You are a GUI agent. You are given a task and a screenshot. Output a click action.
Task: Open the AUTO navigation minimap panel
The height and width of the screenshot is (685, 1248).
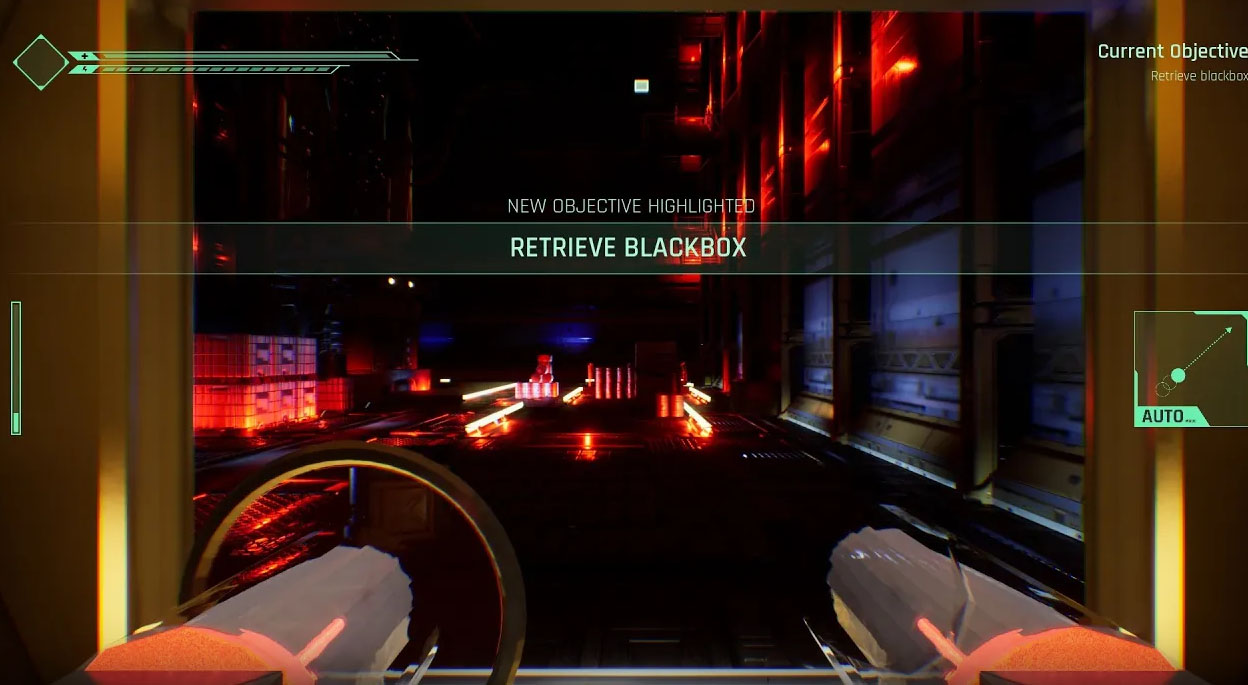coord(1190,368)
